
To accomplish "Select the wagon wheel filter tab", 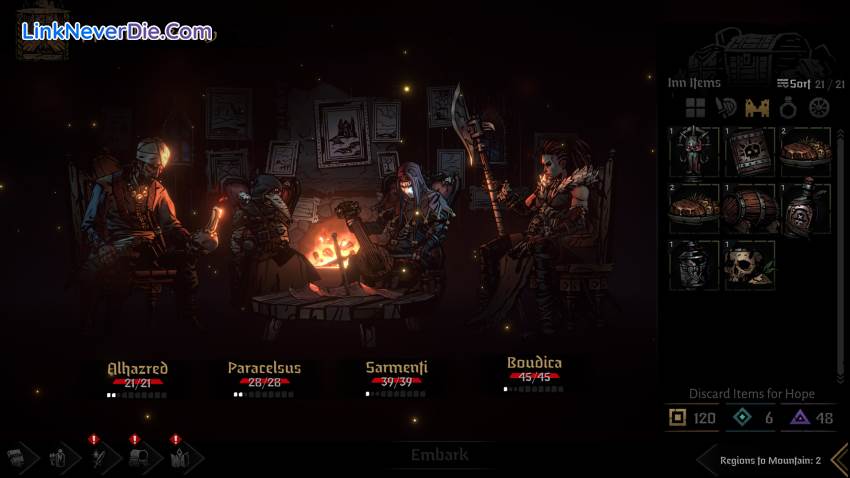I will point(820,108).
